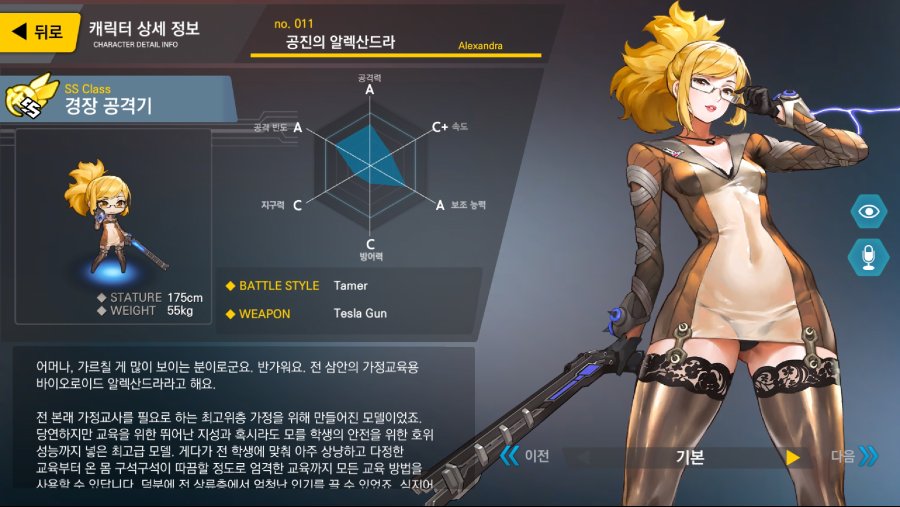900x507 pixels.
Task: Go to previous character with 이전
Action: point(525,456)
